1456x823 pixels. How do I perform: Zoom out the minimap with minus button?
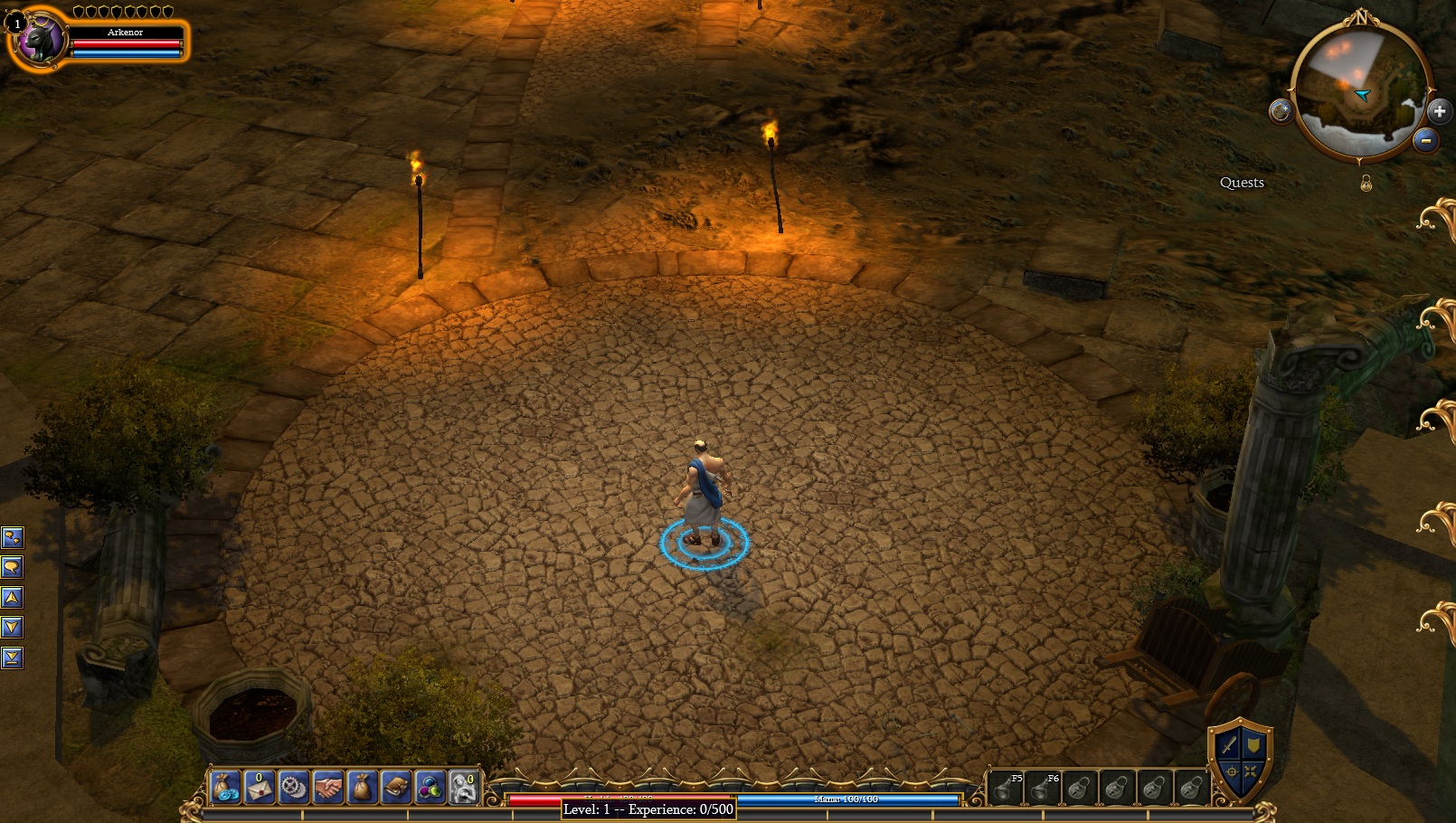1425,140
